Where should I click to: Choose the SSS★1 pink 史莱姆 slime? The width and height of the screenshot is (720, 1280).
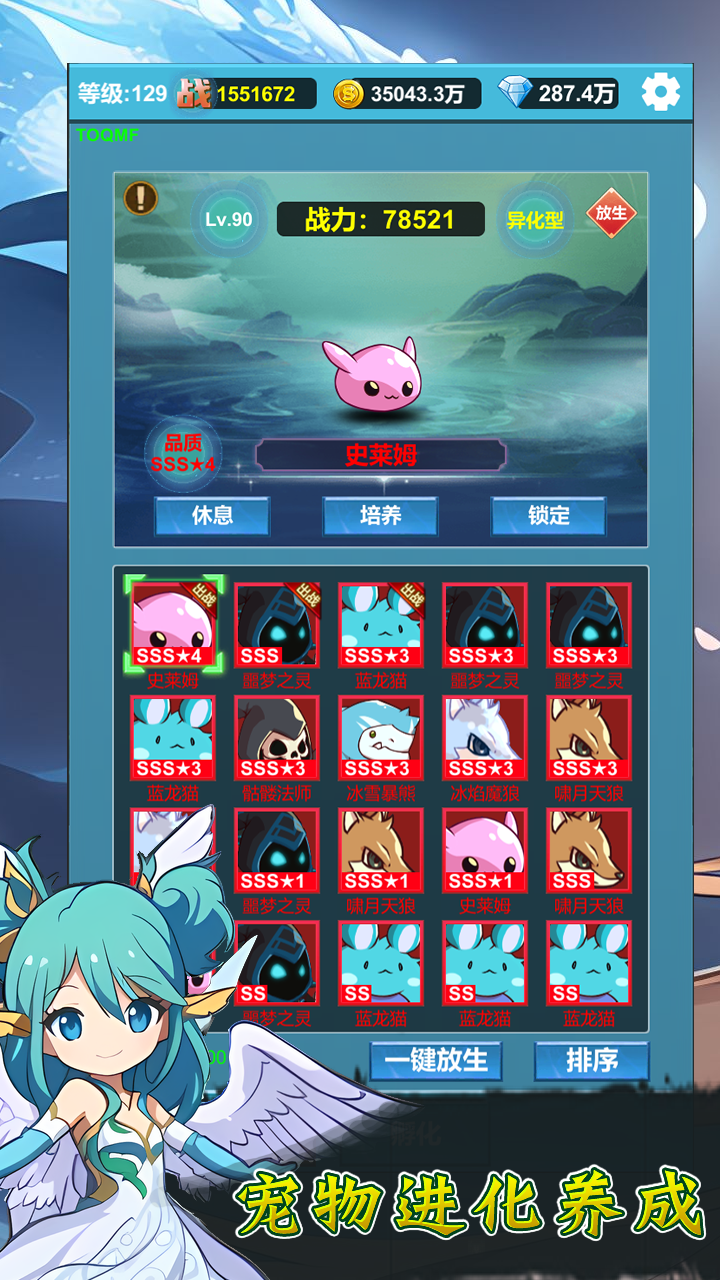click(485, 850)
